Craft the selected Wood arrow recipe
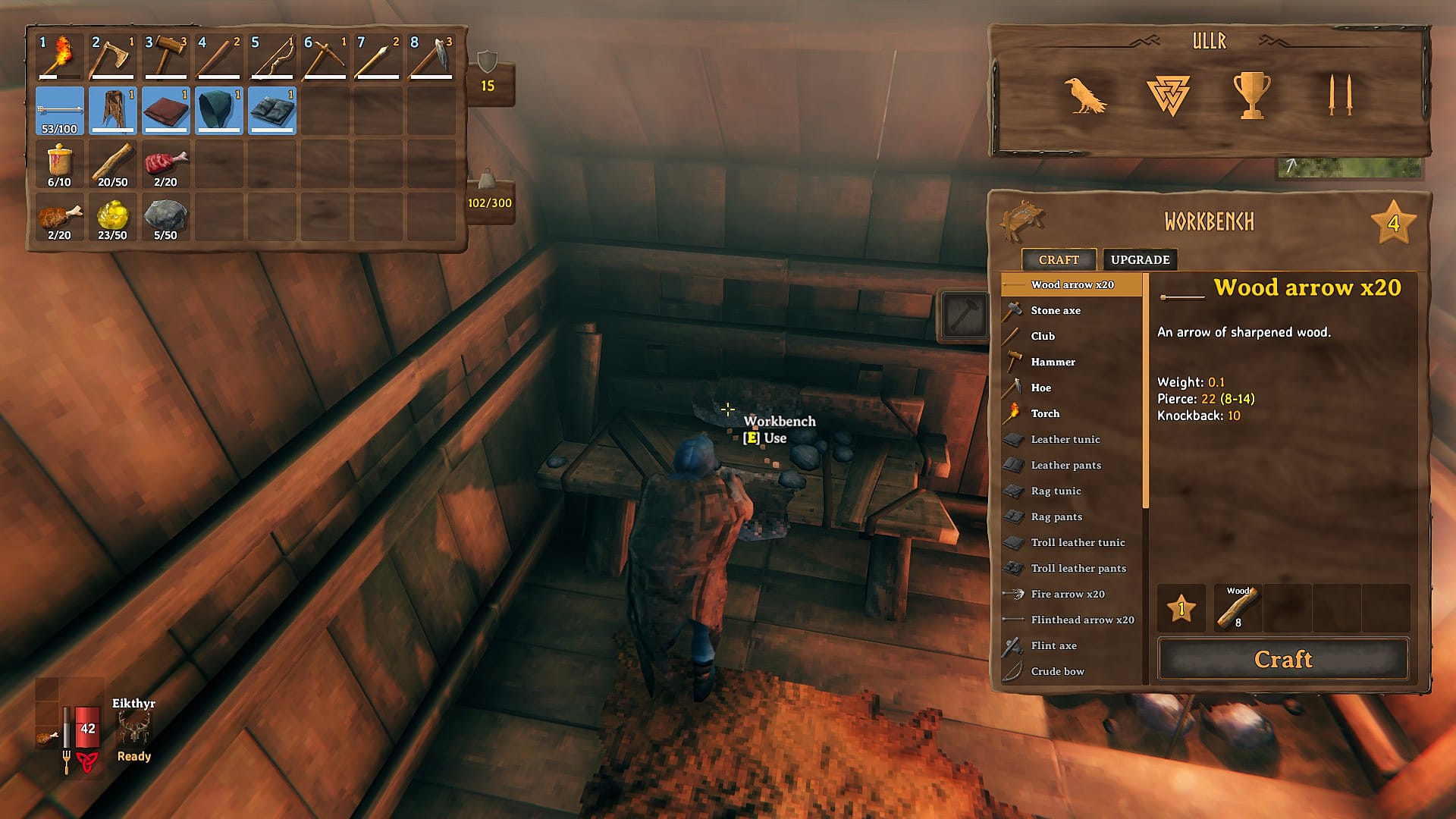 click(x=1282, y=659)
